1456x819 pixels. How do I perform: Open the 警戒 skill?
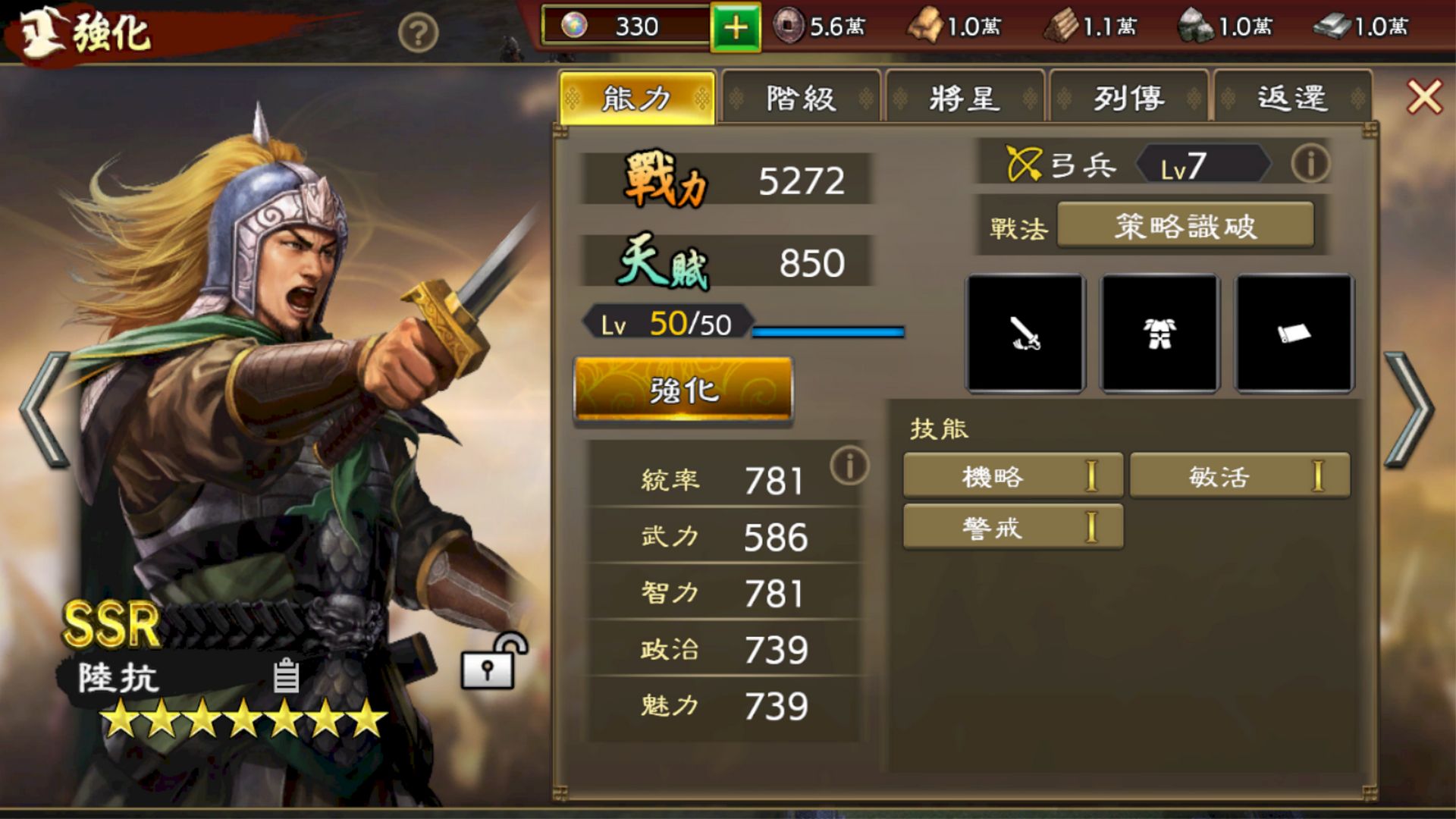tap(1012, 528)
